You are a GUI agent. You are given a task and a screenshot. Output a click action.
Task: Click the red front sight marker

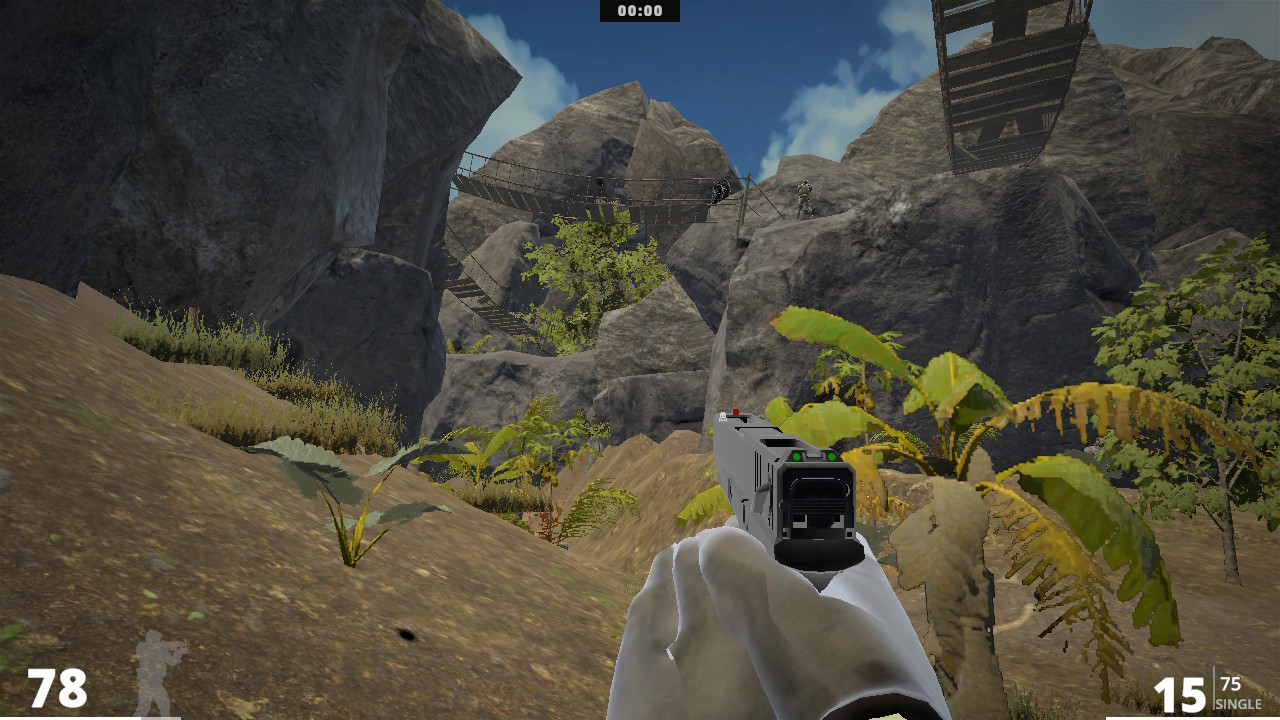tap(736, 412)
